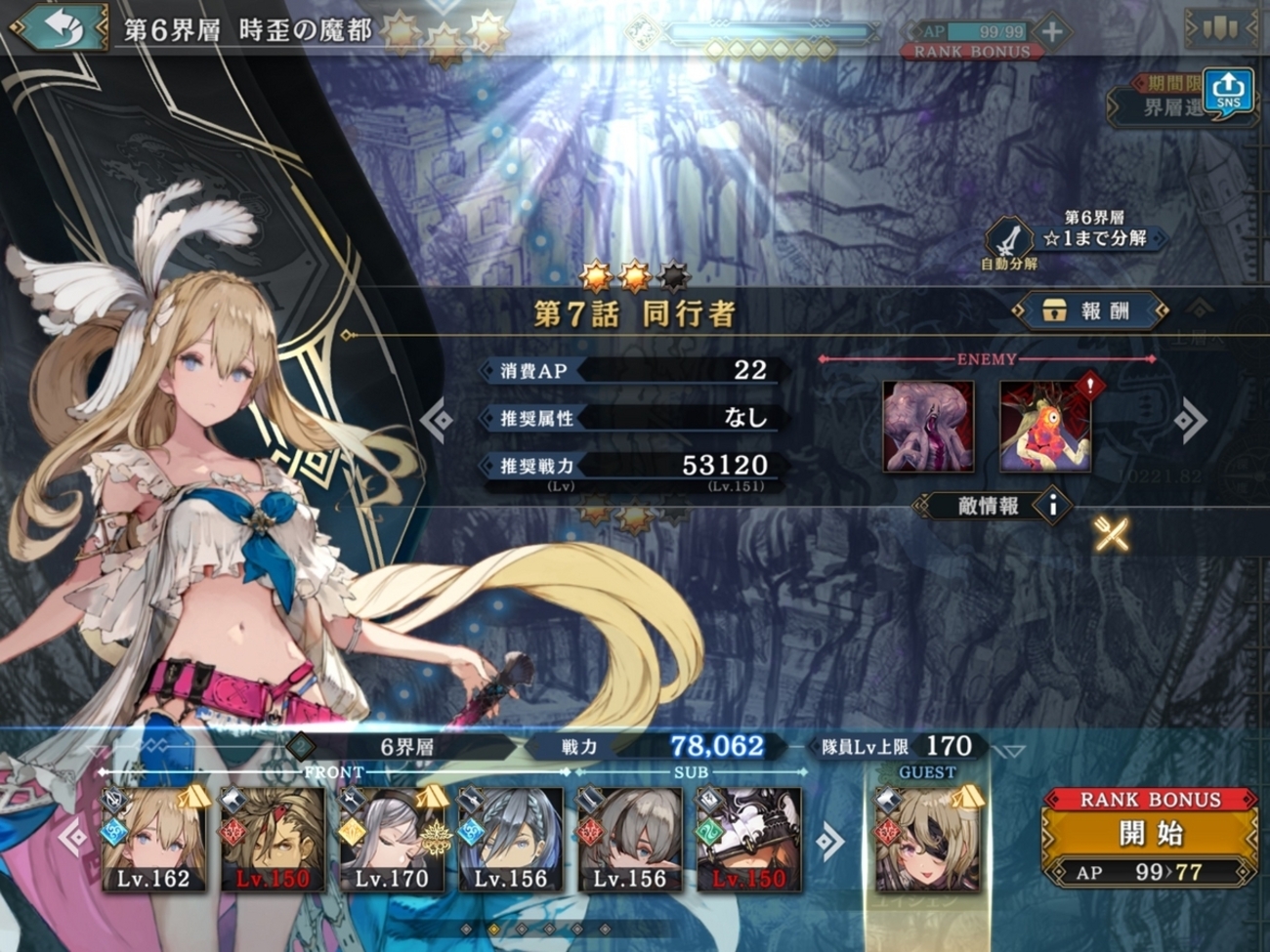Viewport: 1270px width, 952px height.
Task: Start the quest with 開始 button
Action: (x=1150, y=836)
